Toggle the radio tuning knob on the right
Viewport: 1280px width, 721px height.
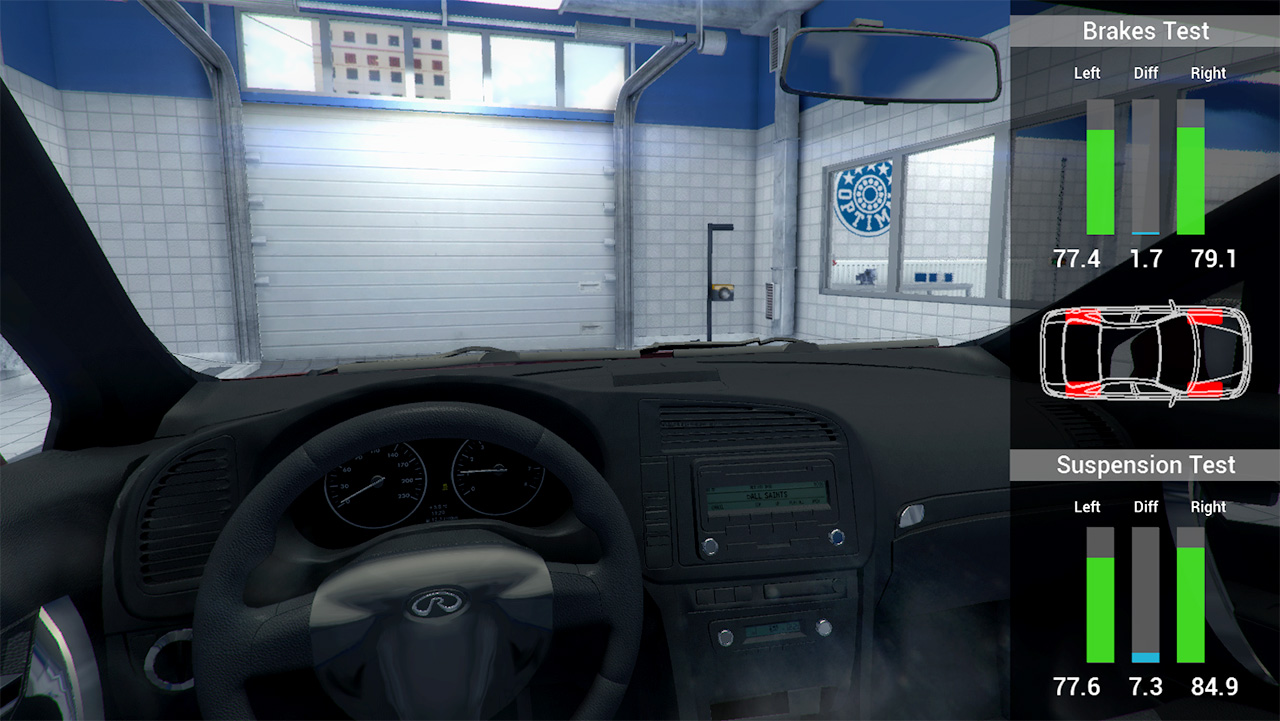[835, 537]
